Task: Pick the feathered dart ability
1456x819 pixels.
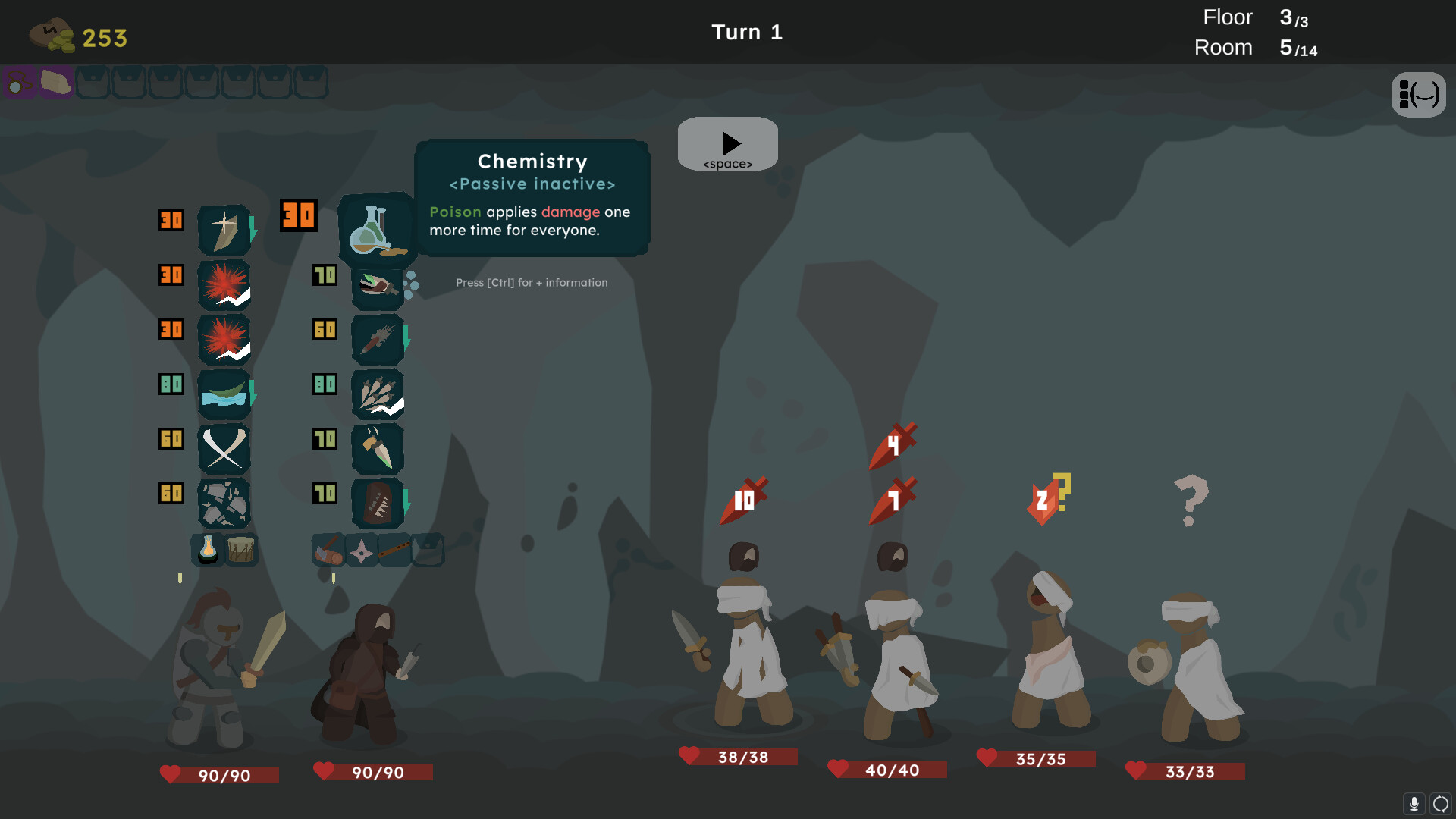Action: click(x=378, y=339)
